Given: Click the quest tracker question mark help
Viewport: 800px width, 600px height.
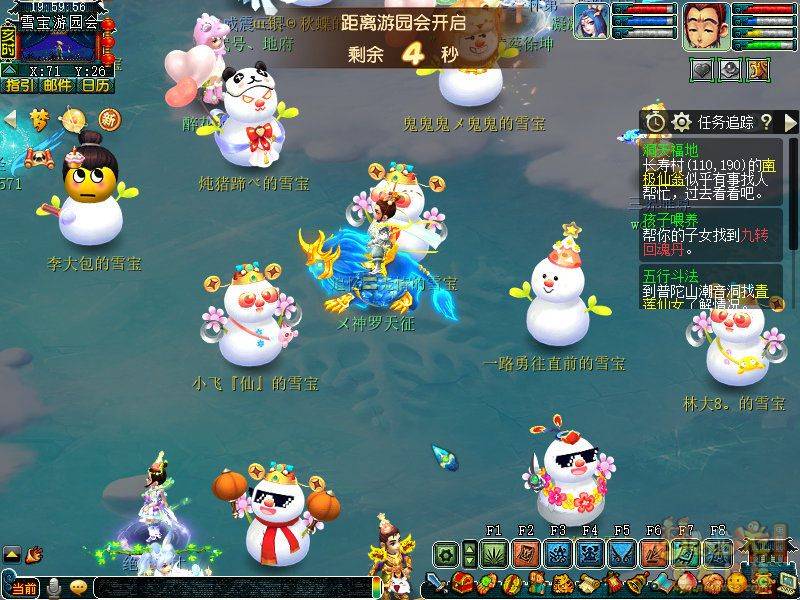Looking at the screenshot, I should [x=766, y=122].
